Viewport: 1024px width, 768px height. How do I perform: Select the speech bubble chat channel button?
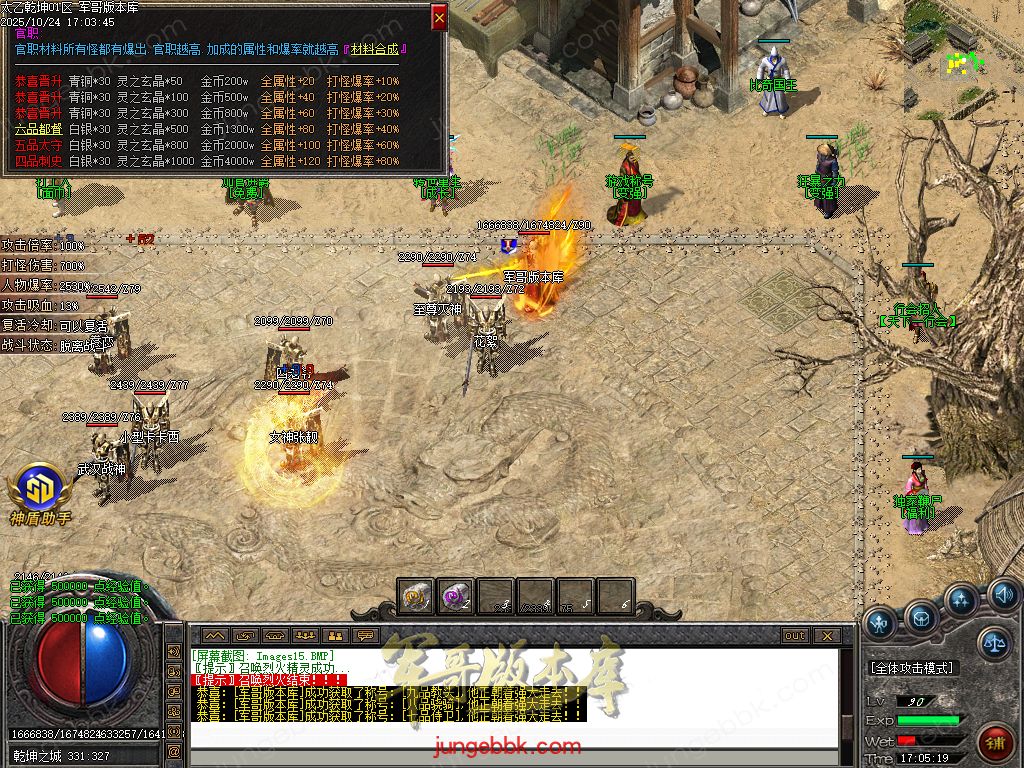365,635
